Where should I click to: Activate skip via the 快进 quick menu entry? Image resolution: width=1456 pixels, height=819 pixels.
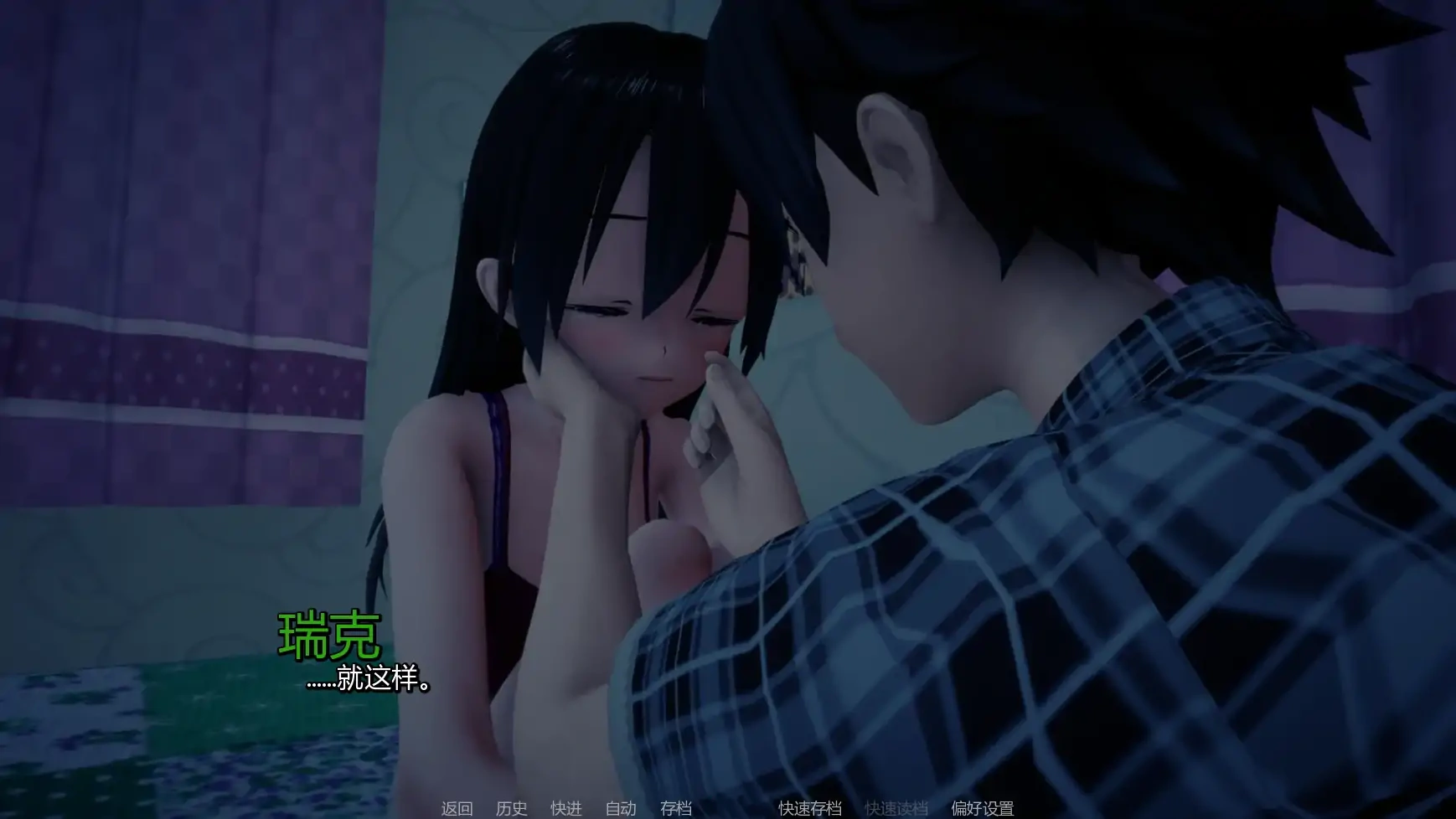(566, 809)
